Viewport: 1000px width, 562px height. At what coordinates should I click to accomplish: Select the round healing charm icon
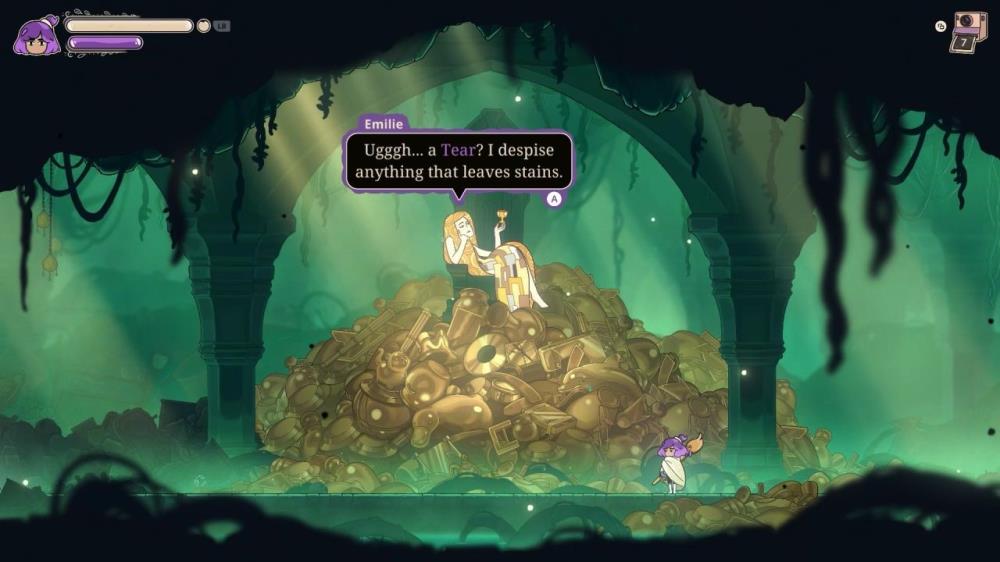204,26
